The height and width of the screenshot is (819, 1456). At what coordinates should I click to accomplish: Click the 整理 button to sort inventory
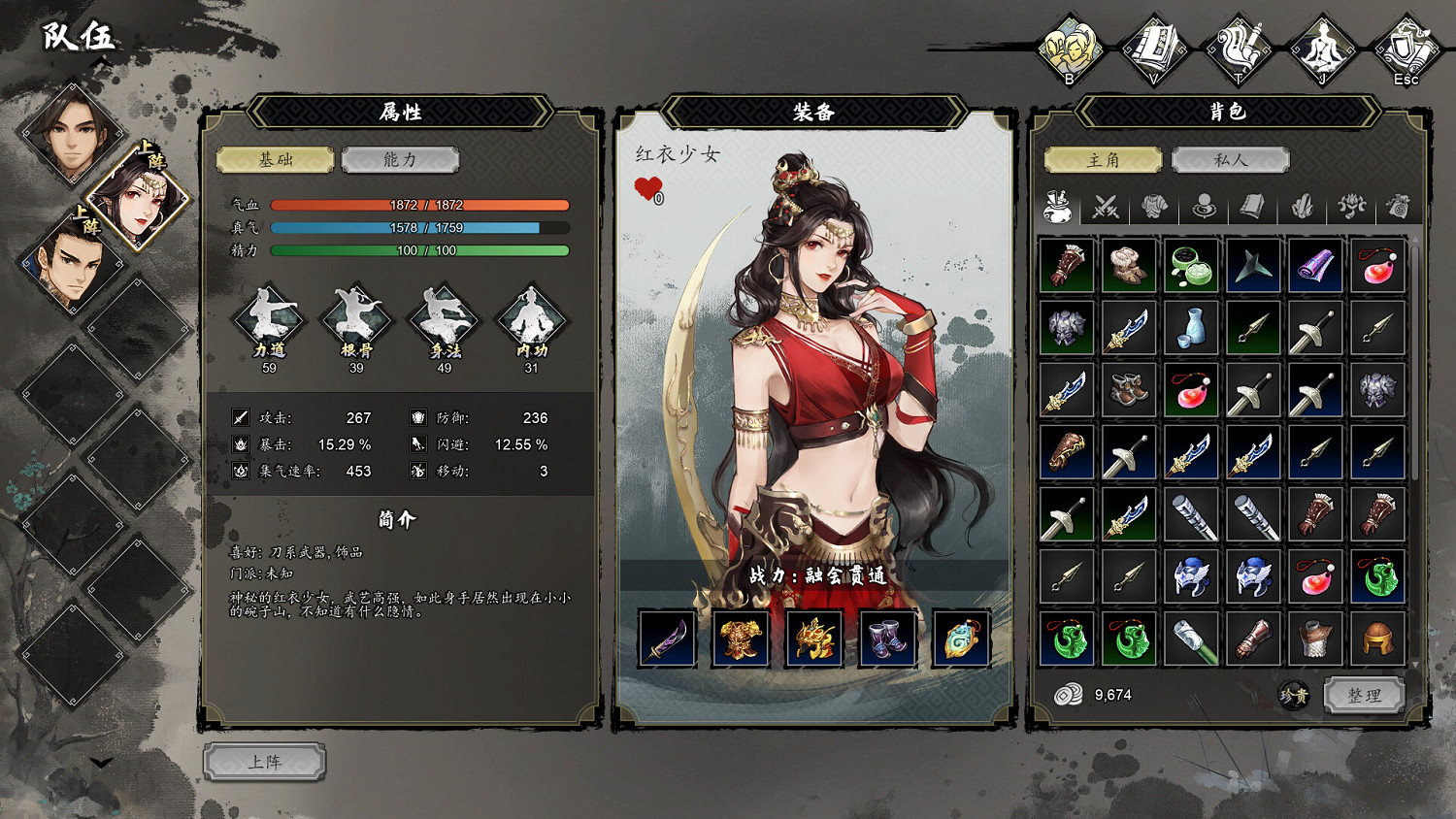pos(1366,696)
